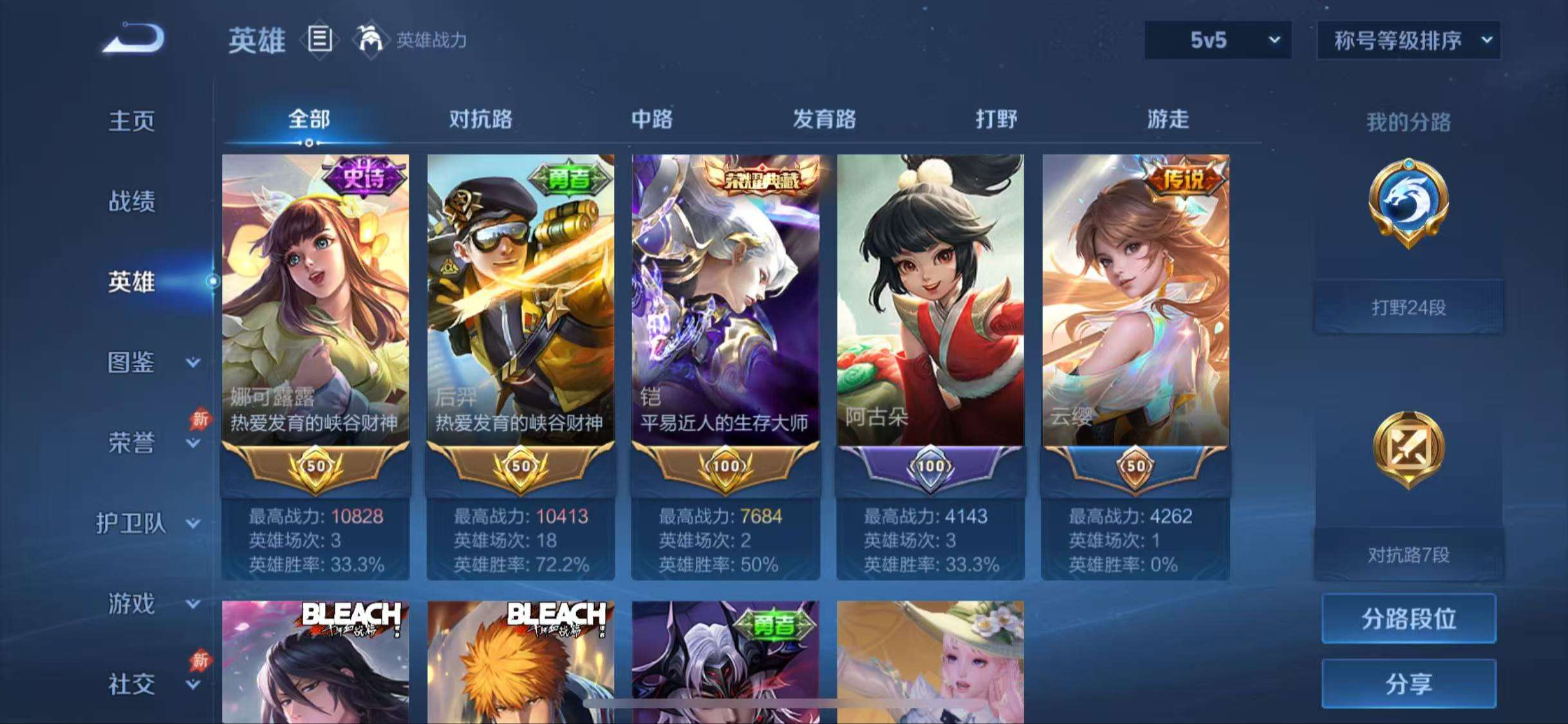The image size is (1568, 724).
Task: Open the 称号等级排序 sorting dropdown
Action: 1408,40
